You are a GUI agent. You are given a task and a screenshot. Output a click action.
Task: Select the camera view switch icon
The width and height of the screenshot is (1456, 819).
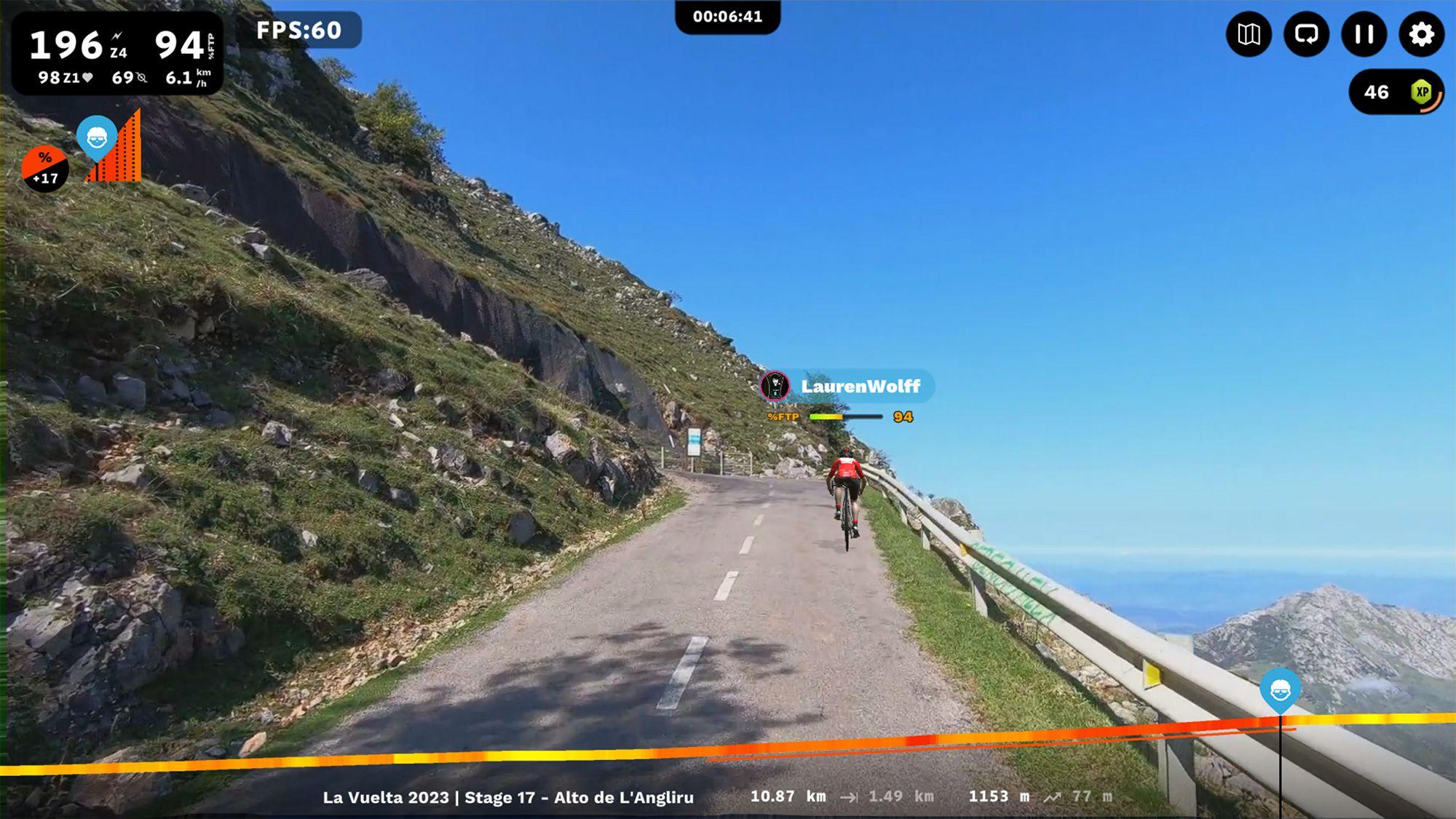point(1307,35)
